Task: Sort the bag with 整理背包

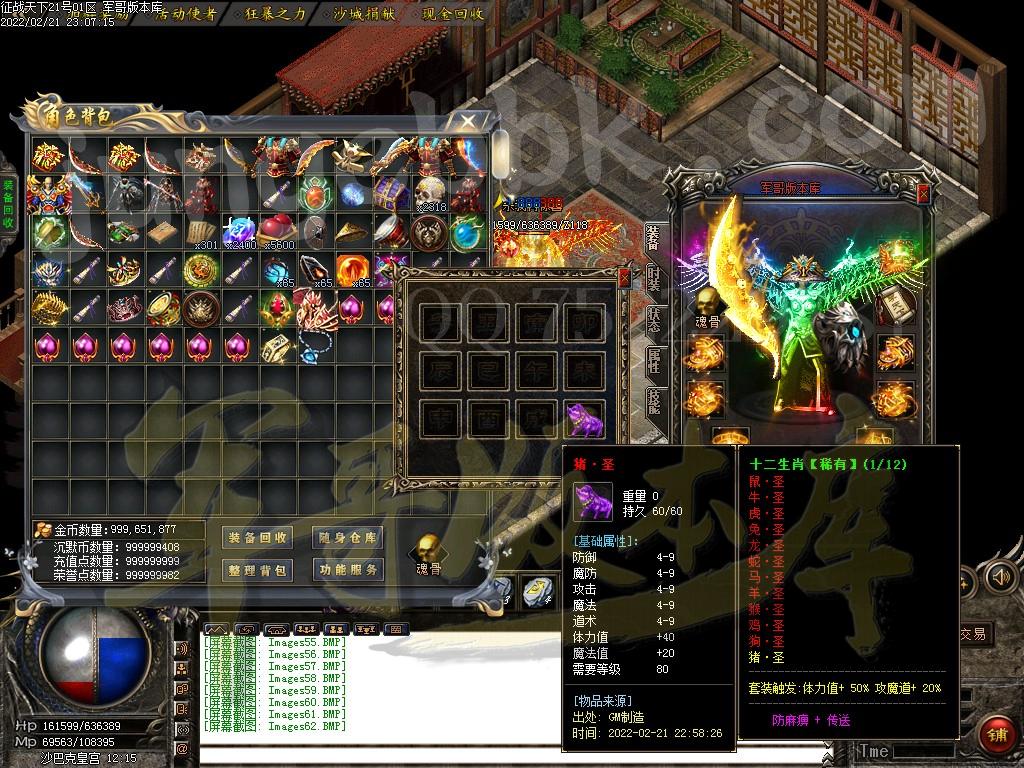Action: (256, 570)
